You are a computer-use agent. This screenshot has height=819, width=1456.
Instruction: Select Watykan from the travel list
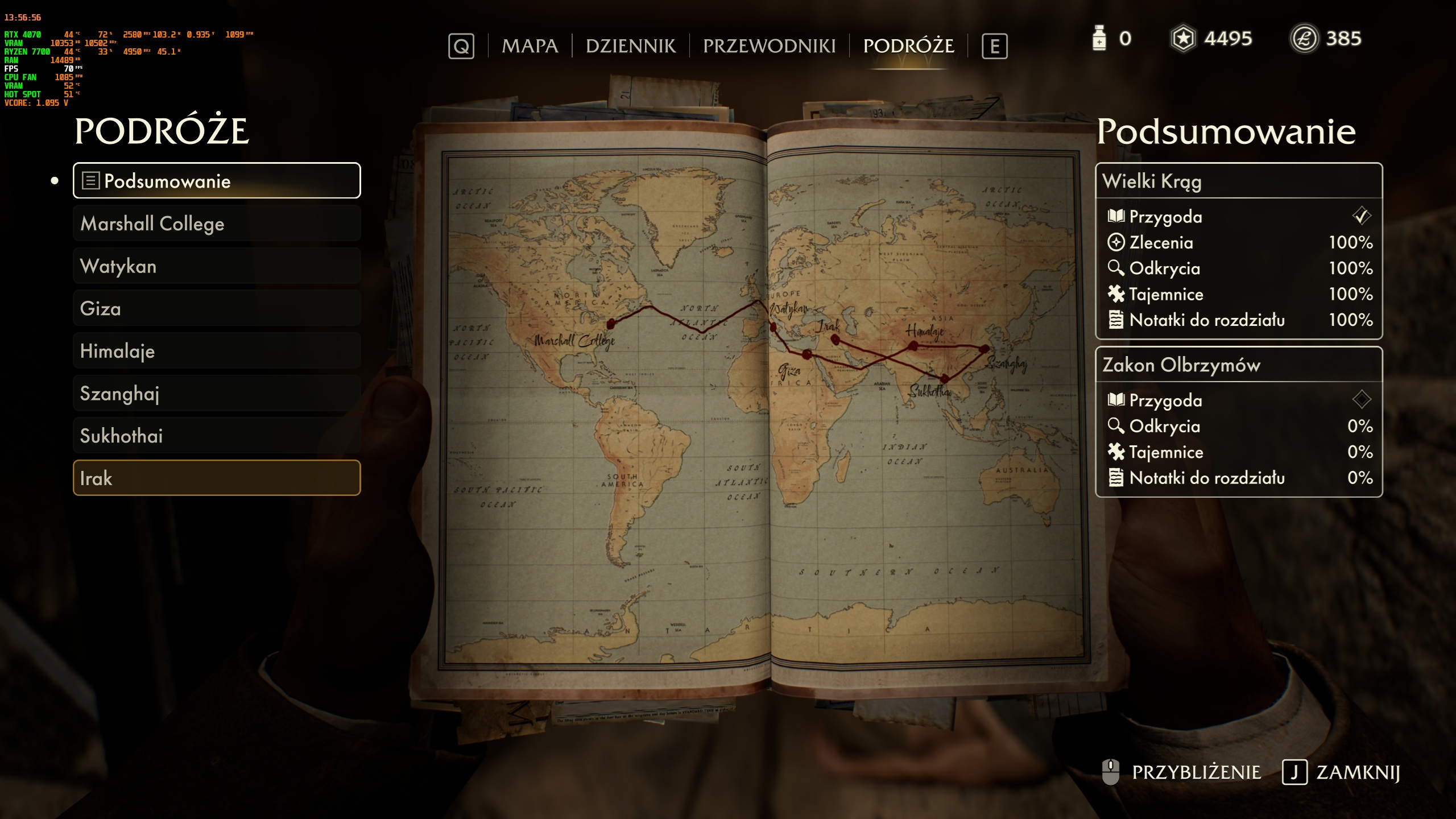[217, 266]
